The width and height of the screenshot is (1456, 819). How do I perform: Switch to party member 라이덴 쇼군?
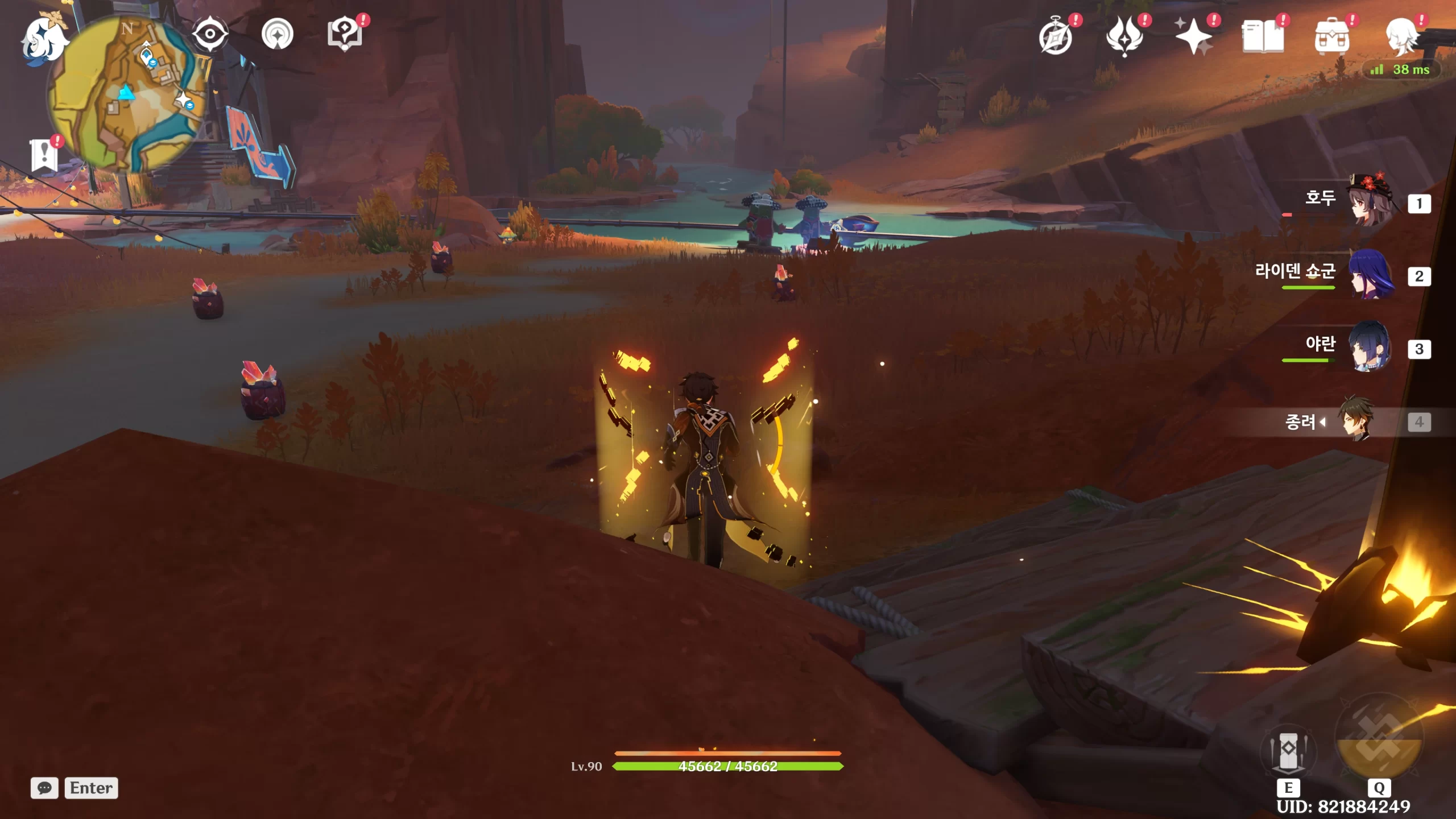click(x=1371, y=275)
